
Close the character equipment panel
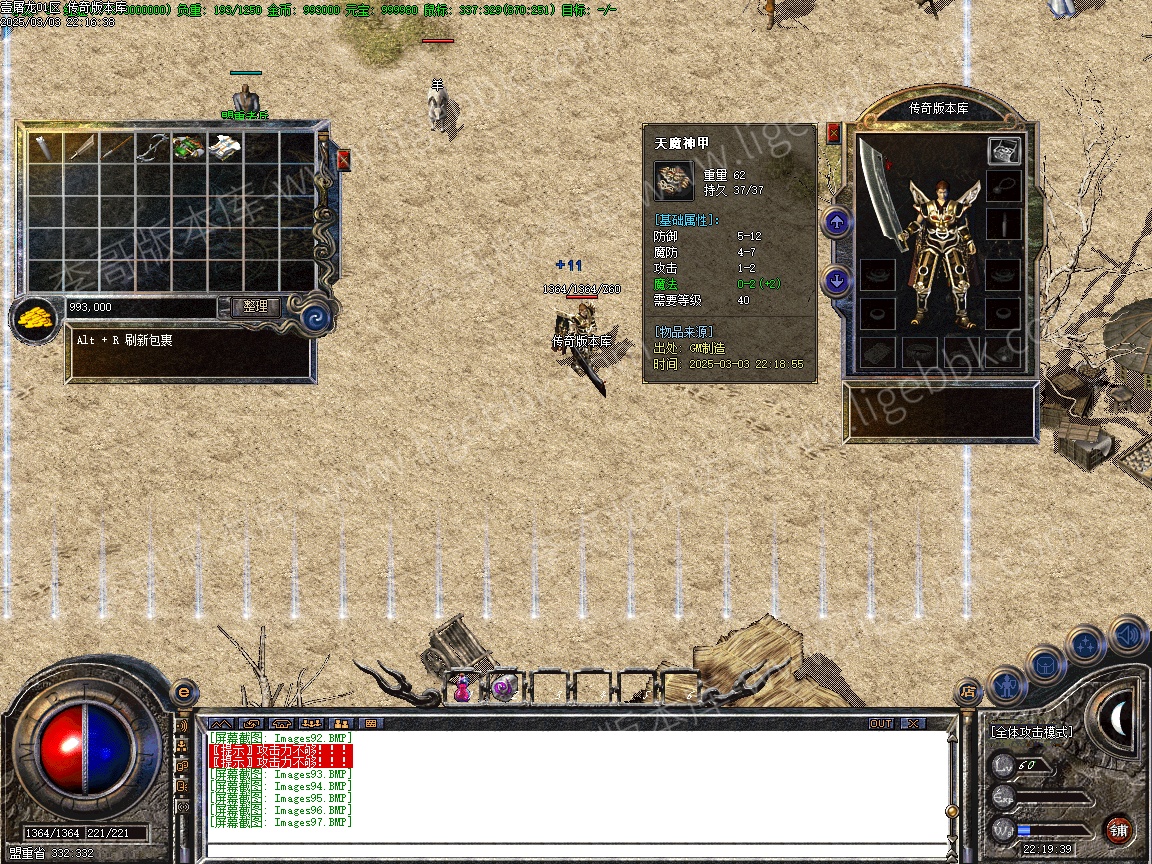pyautogui.click(x=833, y=133)
